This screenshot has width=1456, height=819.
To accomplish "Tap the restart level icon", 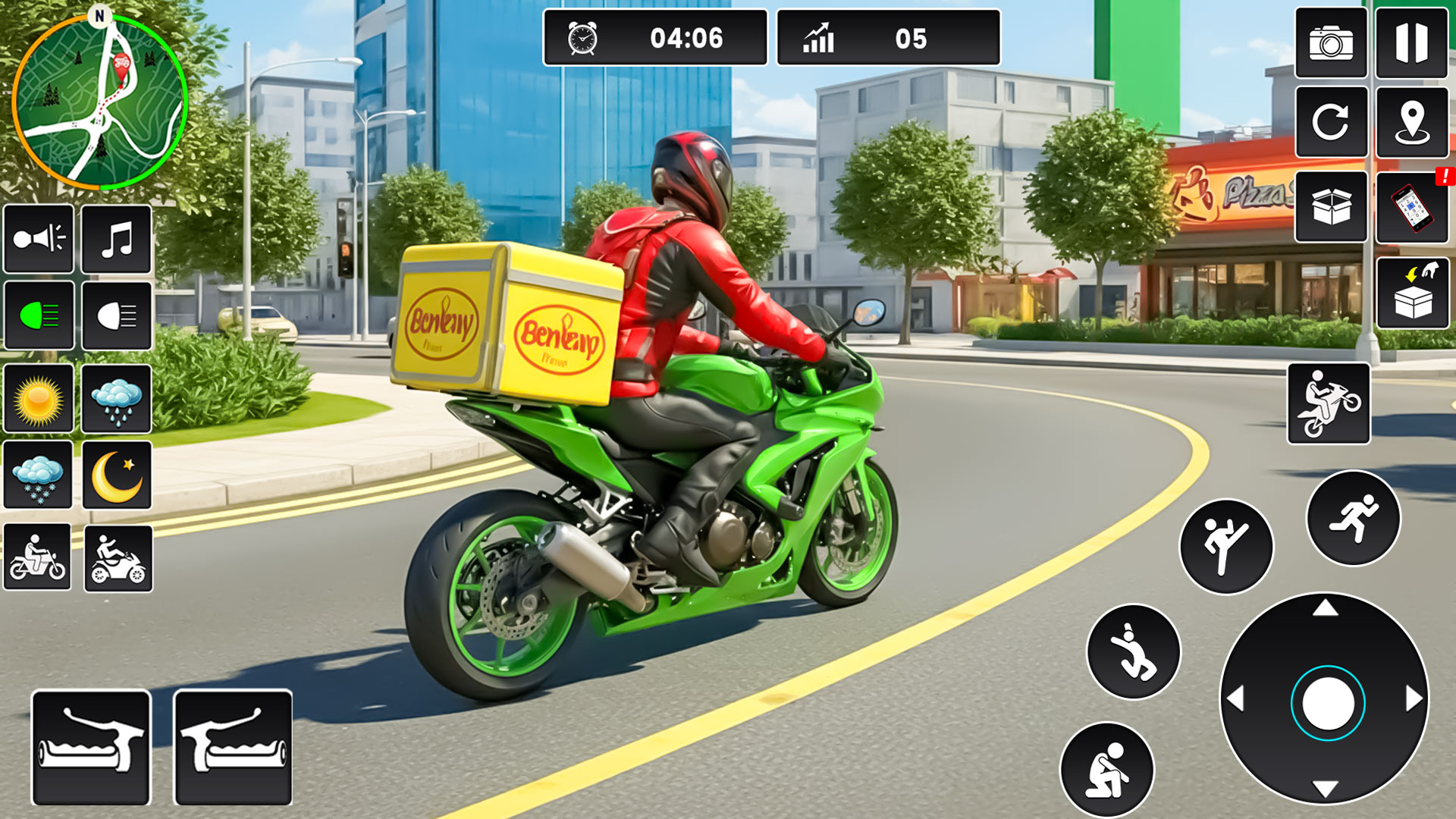I will coord(1331,124).
